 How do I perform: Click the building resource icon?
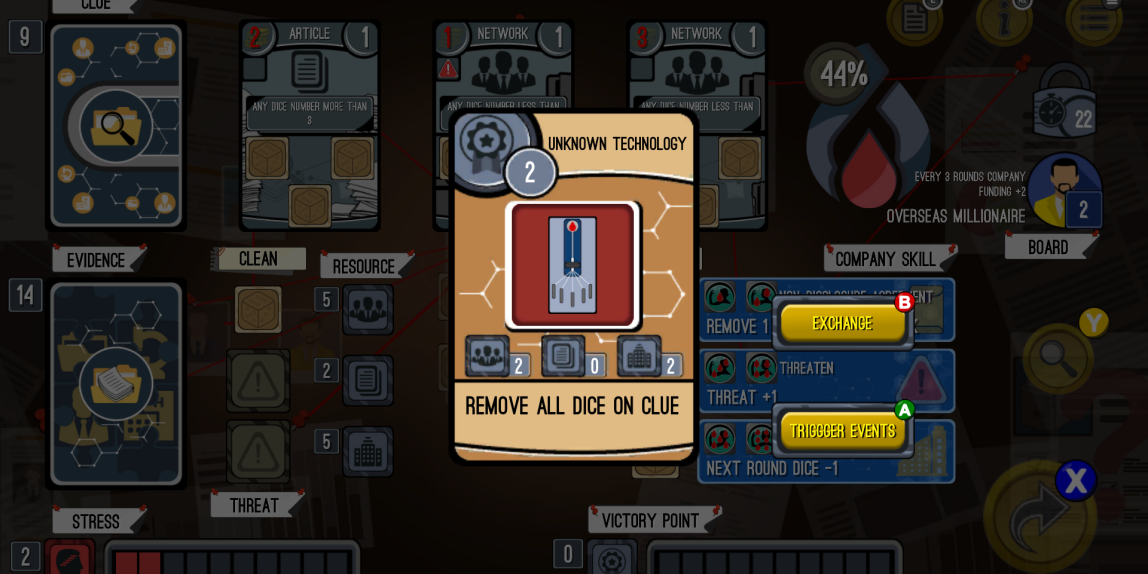367,451
